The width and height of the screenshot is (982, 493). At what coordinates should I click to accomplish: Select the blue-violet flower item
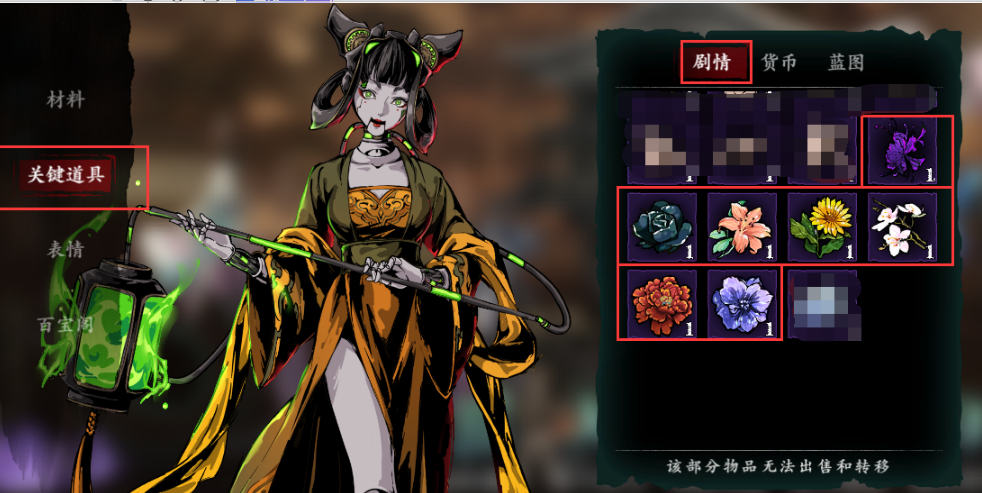tap(741, 303)
